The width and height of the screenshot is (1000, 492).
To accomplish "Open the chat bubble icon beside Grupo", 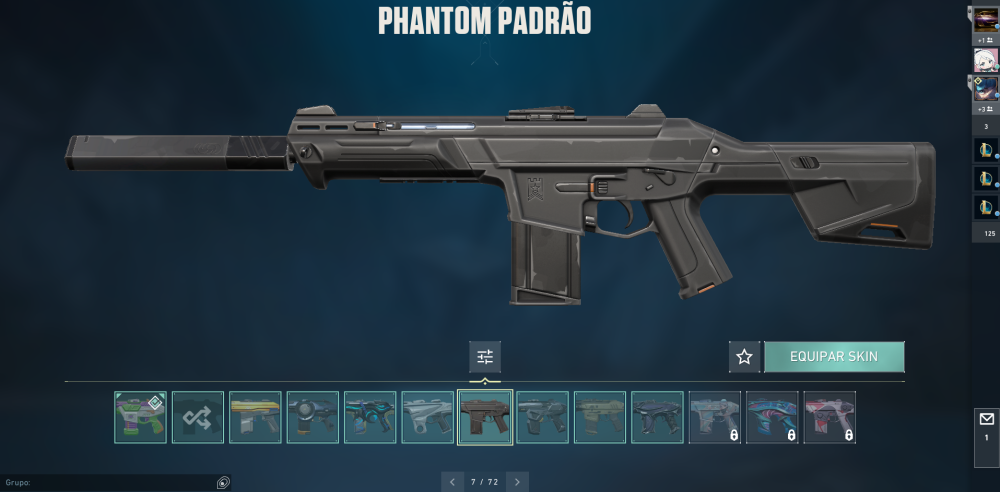I will click(x=223, y=482).
